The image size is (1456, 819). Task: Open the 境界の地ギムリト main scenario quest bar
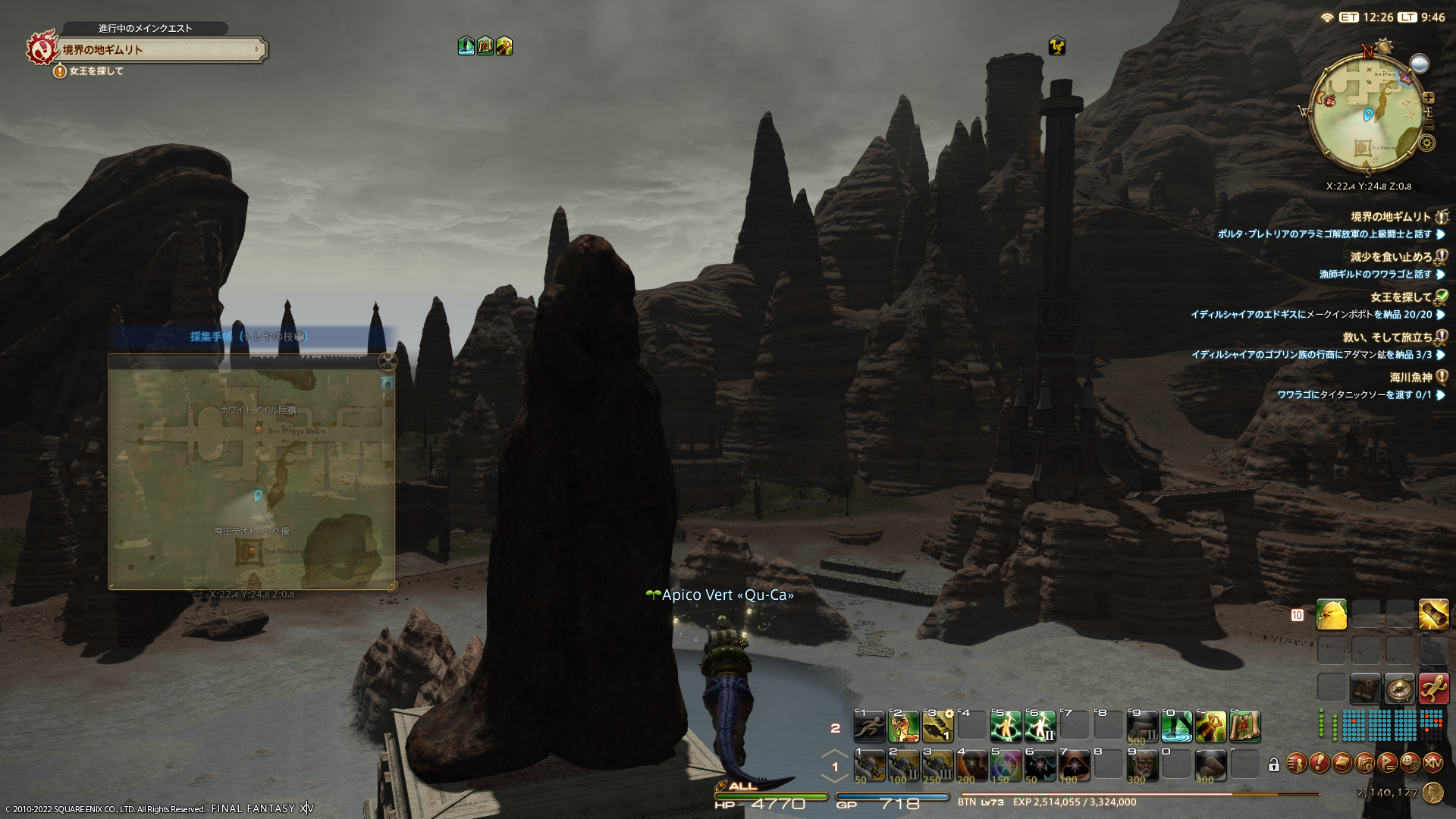pyautogui.click(x=161, y=50)
